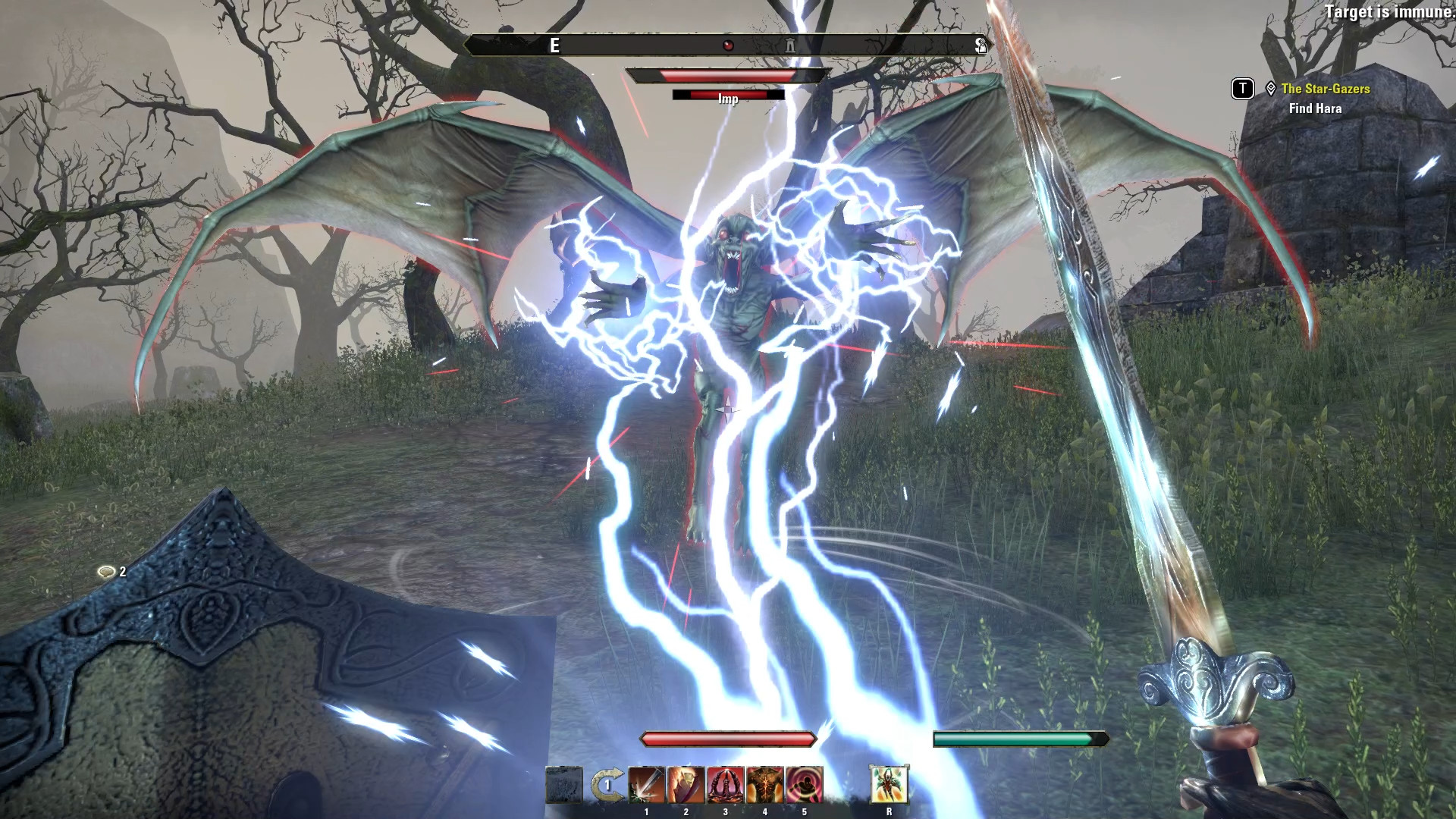Cast the dark talons ability in slot 3
The height and width of the screenshot is (819, 1456).
(x=725, y=785)
